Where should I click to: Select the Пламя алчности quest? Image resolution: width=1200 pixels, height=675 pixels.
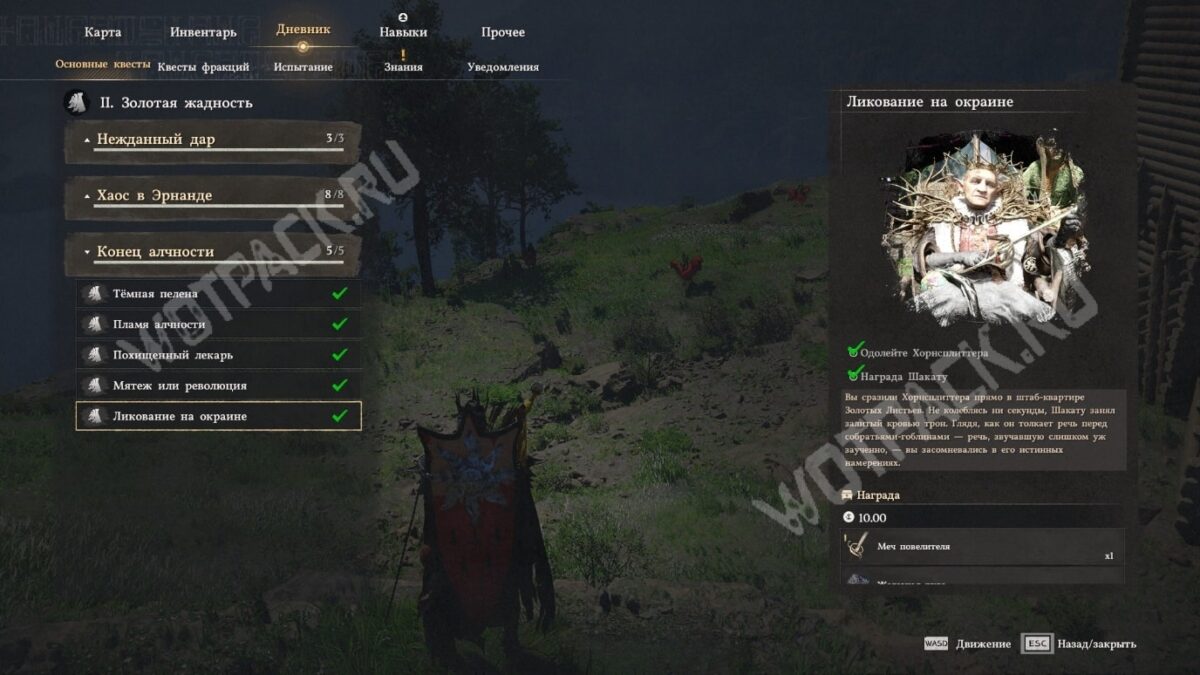pyautogui.click(x=218, y=324)
